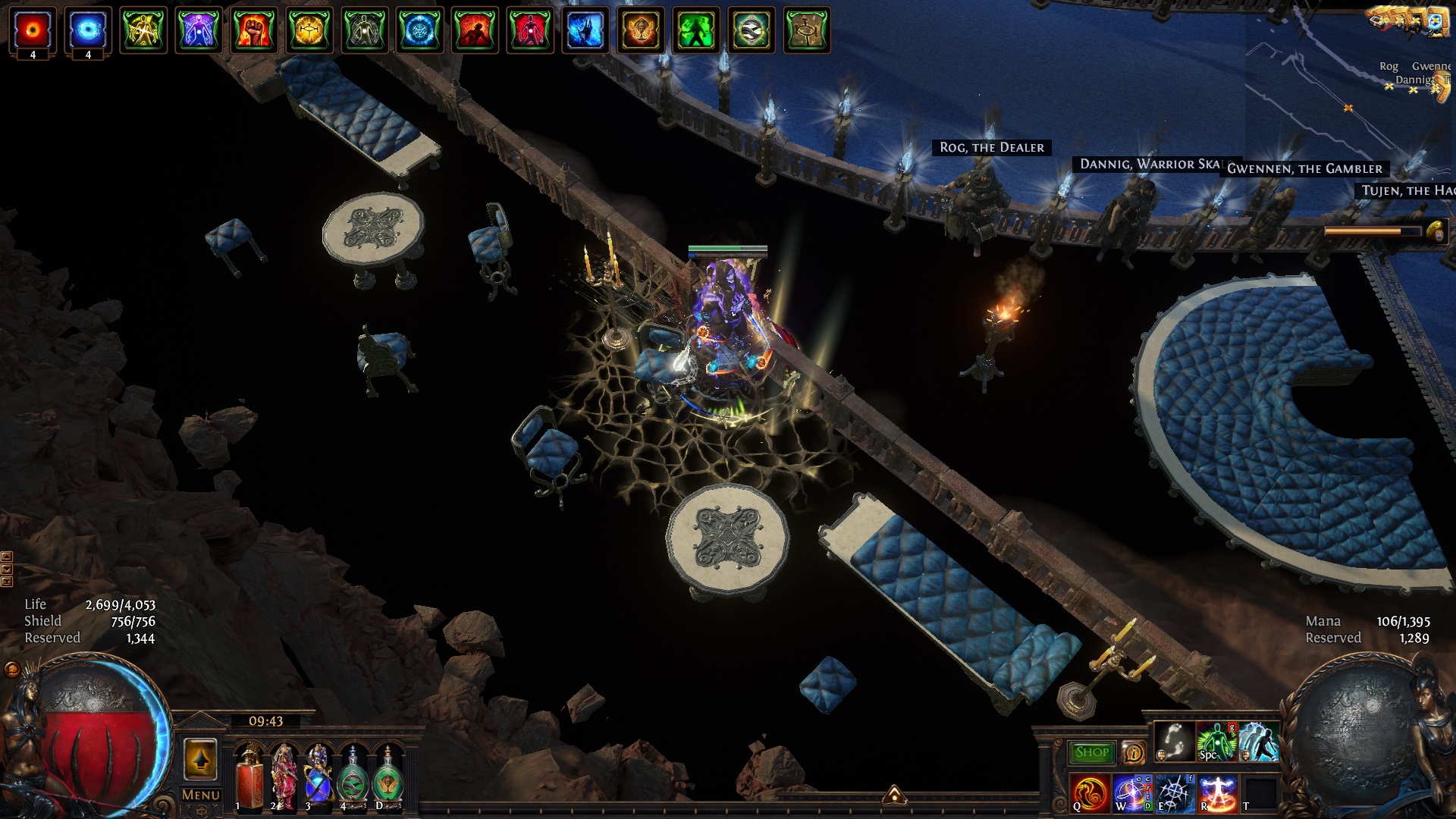Activate the green figure skill bound to Space

(x=1216, y=741)
